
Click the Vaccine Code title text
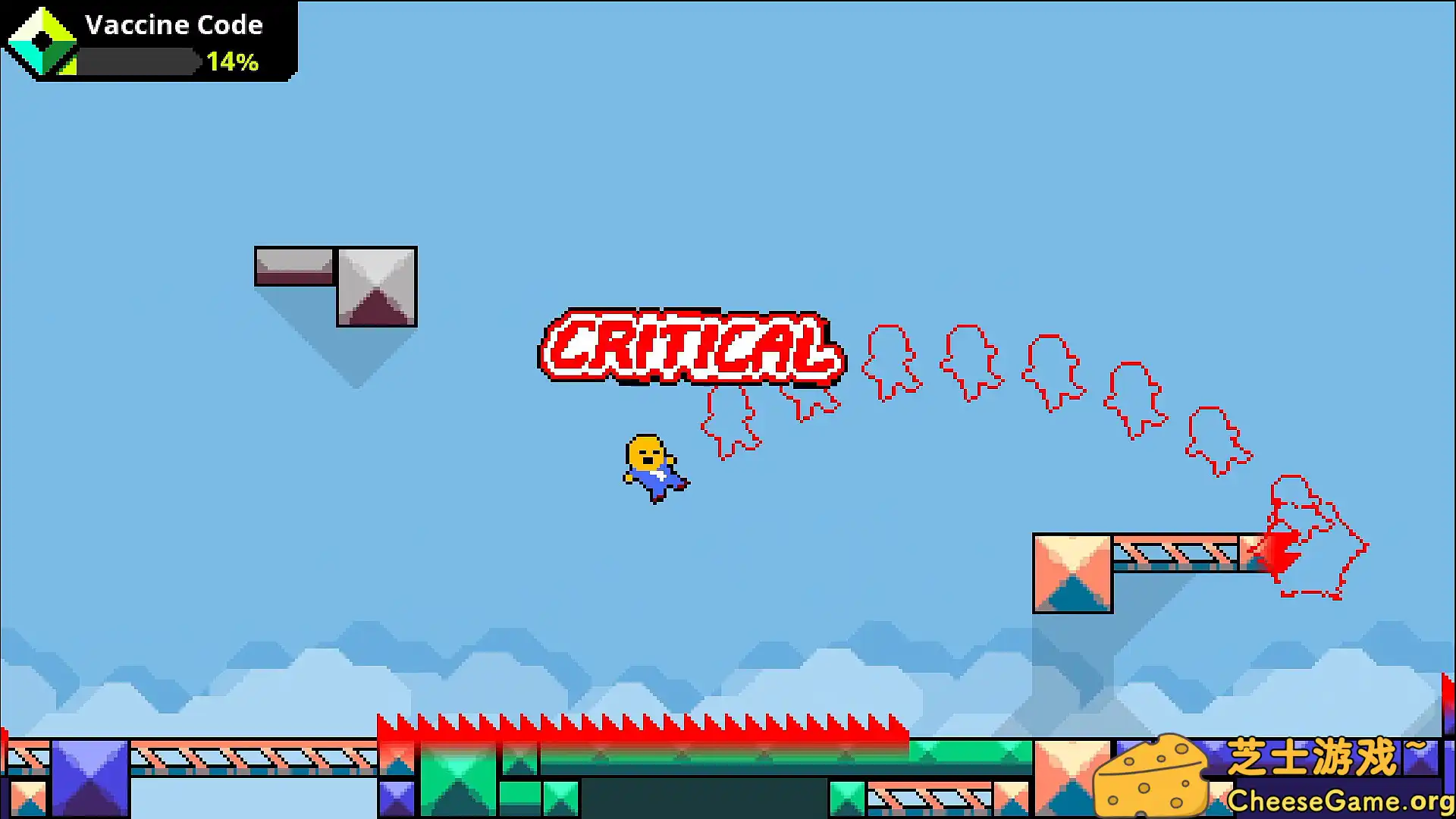click(173, 24)
